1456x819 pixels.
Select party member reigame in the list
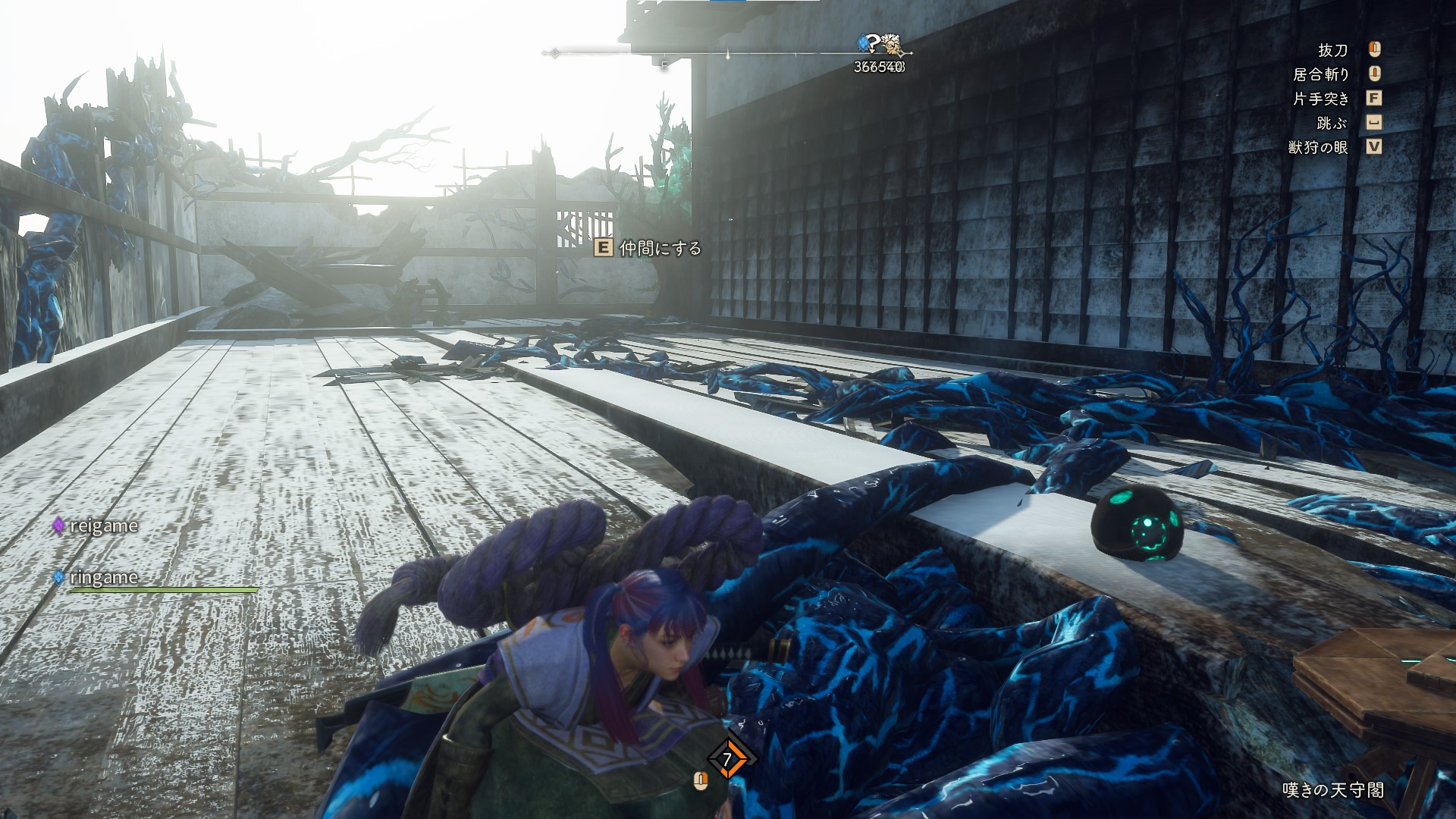(x=103, y=526)
